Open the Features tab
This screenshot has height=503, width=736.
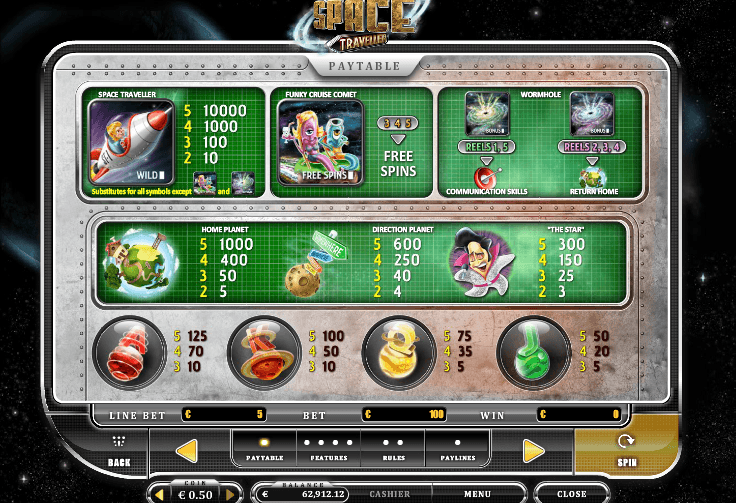(x=328, y=449)
